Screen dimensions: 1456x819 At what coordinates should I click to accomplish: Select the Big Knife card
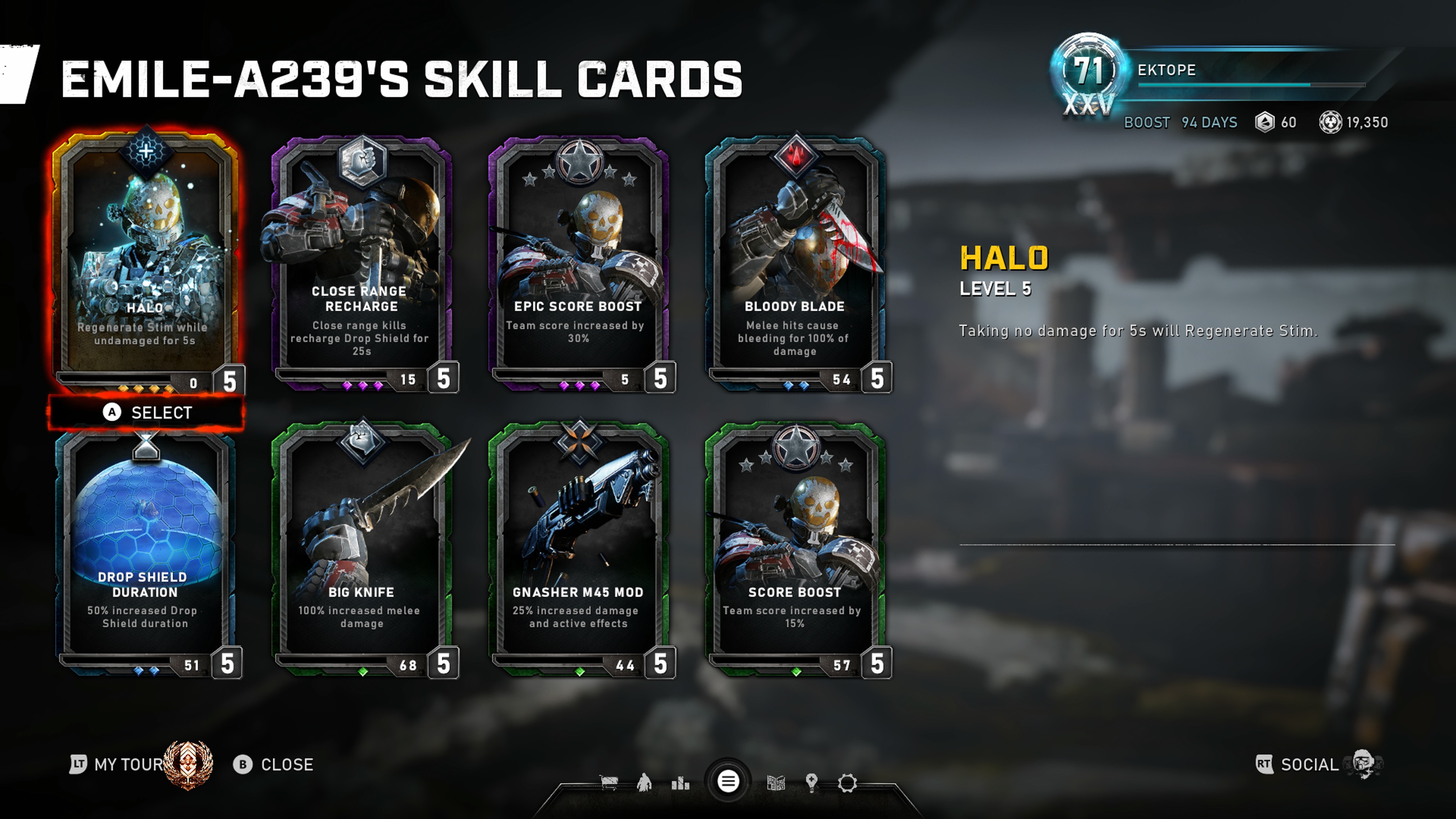[x=362, y=551]
